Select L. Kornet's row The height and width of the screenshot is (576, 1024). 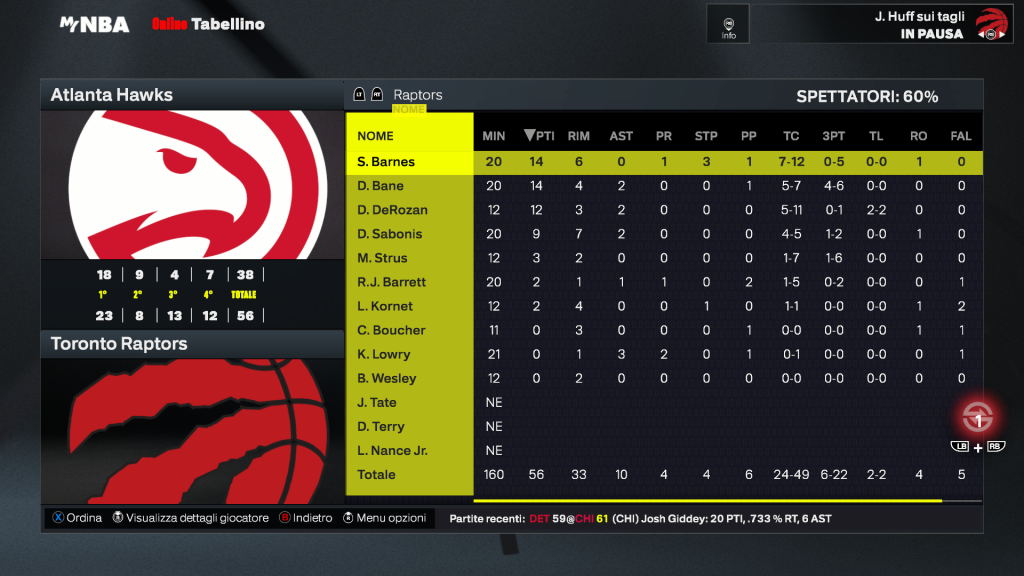(x=385, y=306)
